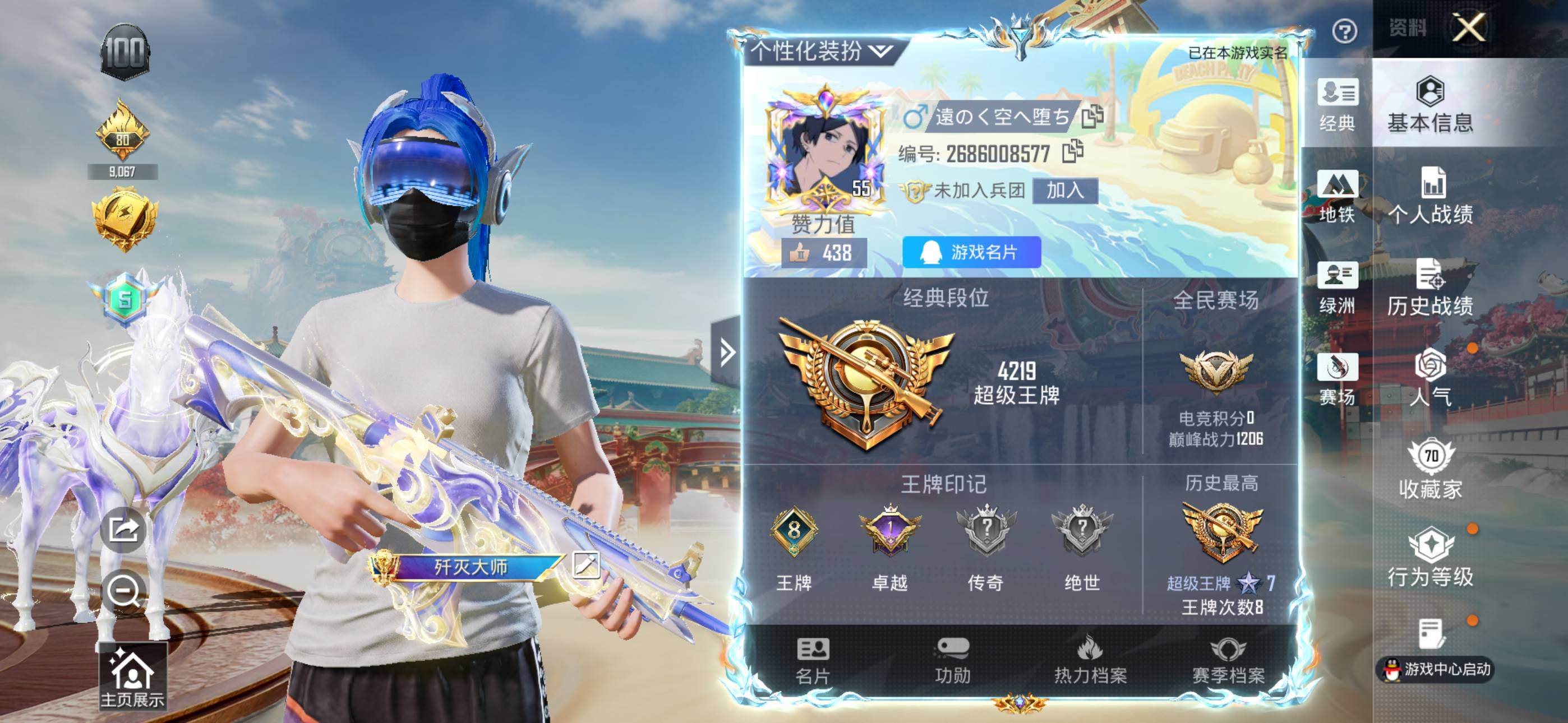Image resolution: width=1568 pixels, height=723 pixels.
Task: Open the 收藏家 collector page
Action: coord(1431,470)
